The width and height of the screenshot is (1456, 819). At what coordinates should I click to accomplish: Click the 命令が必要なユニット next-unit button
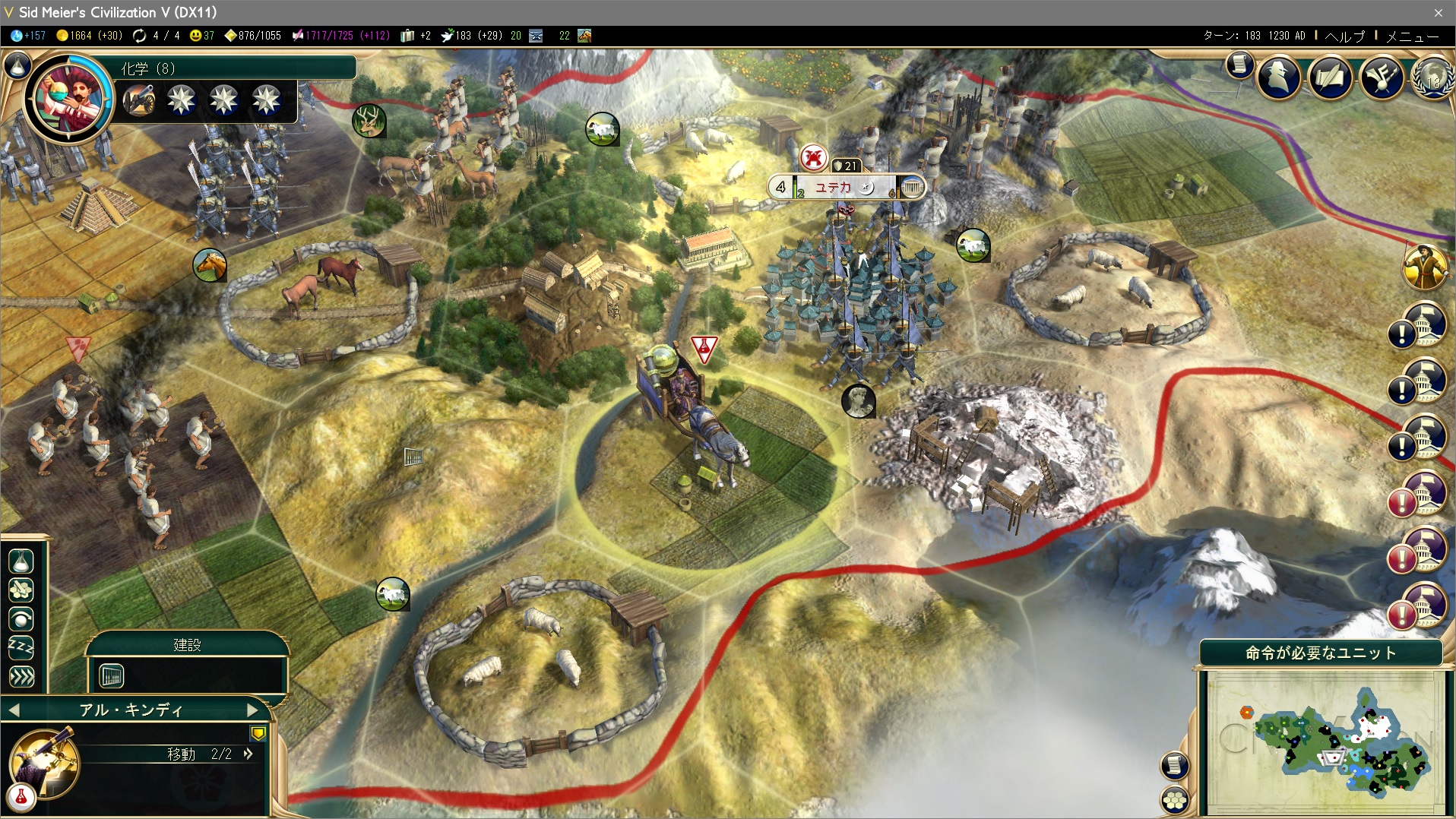point(1321,653)
